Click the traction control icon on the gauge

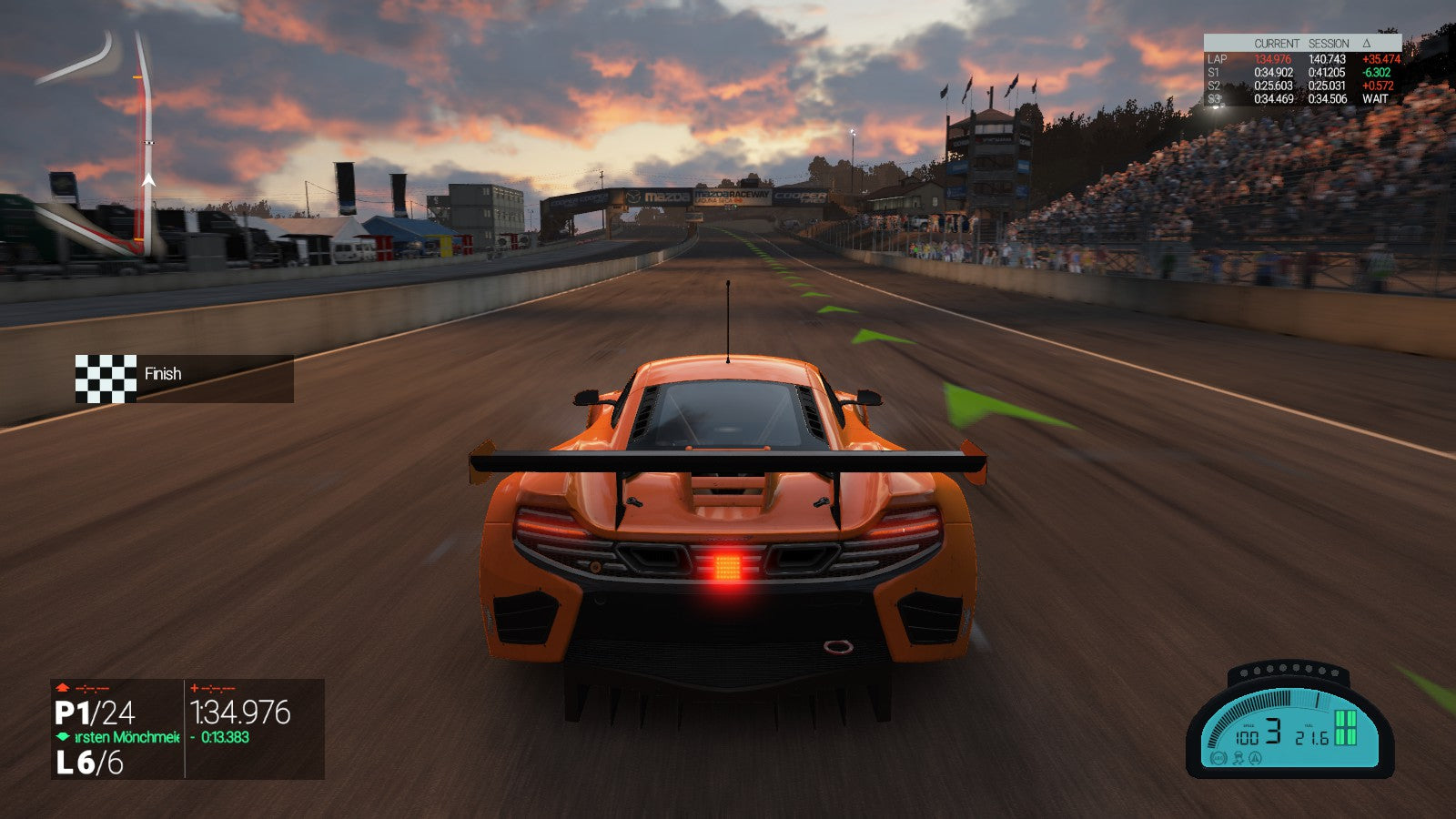click(1239, 758)
